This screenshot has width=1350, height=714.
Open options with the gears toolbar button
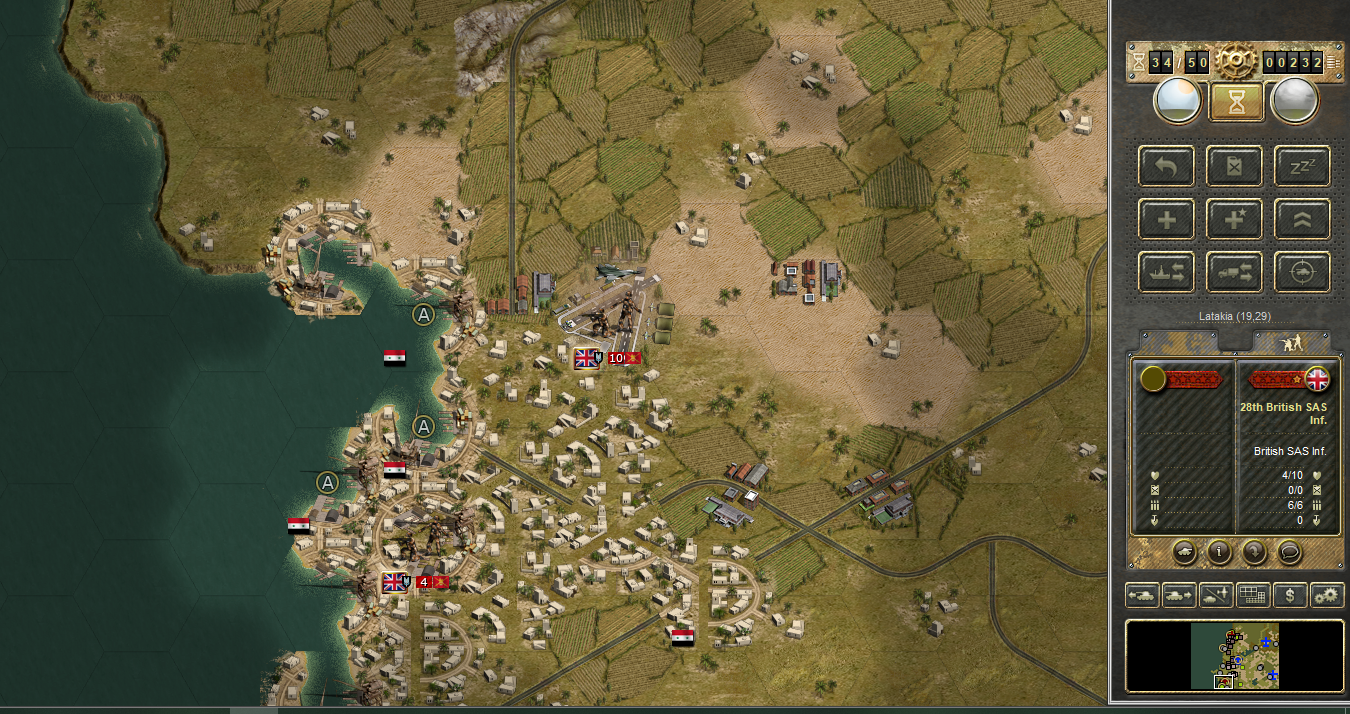tap(1327, 596)
